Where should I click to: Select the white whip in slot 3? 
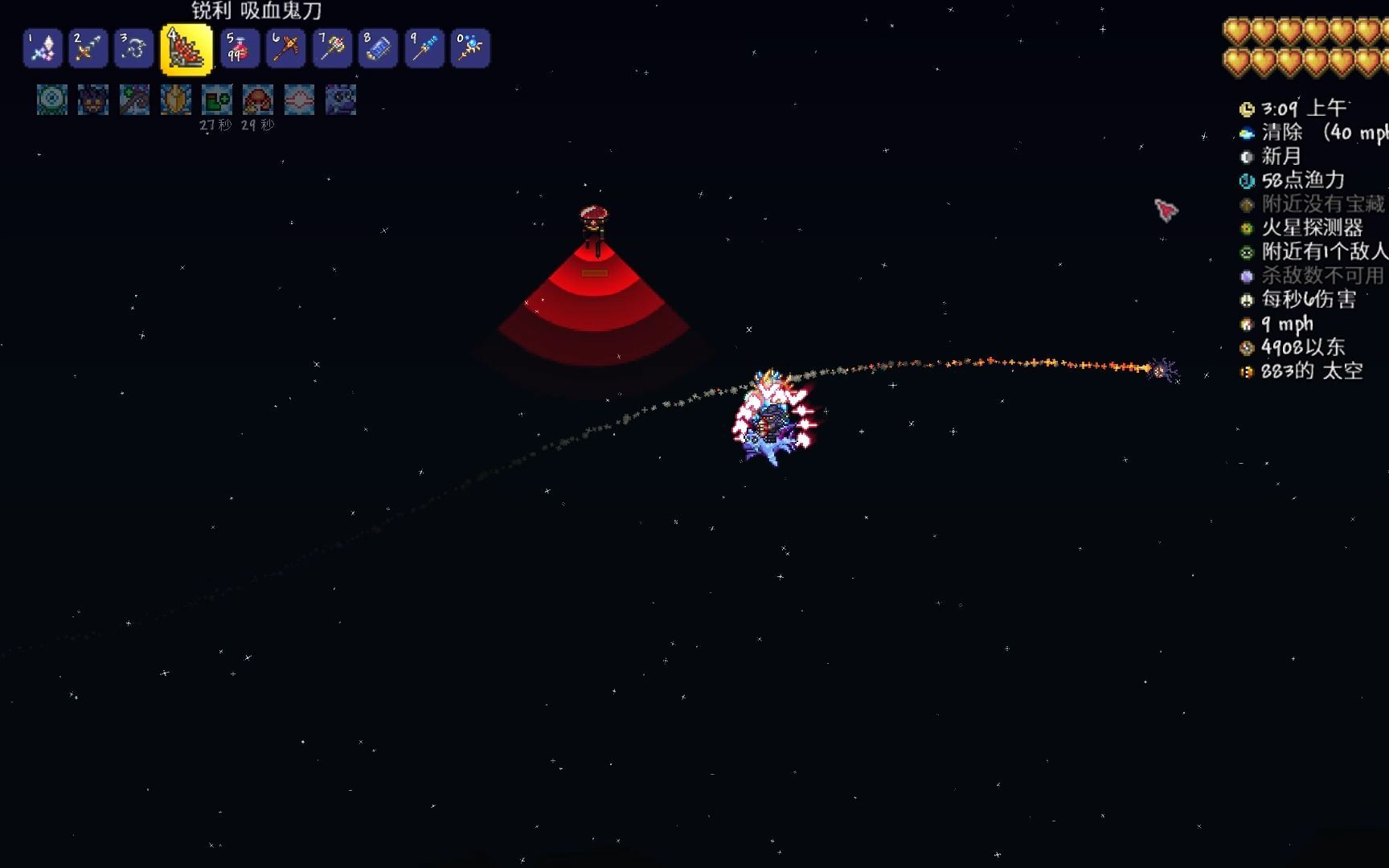point(134,48)
